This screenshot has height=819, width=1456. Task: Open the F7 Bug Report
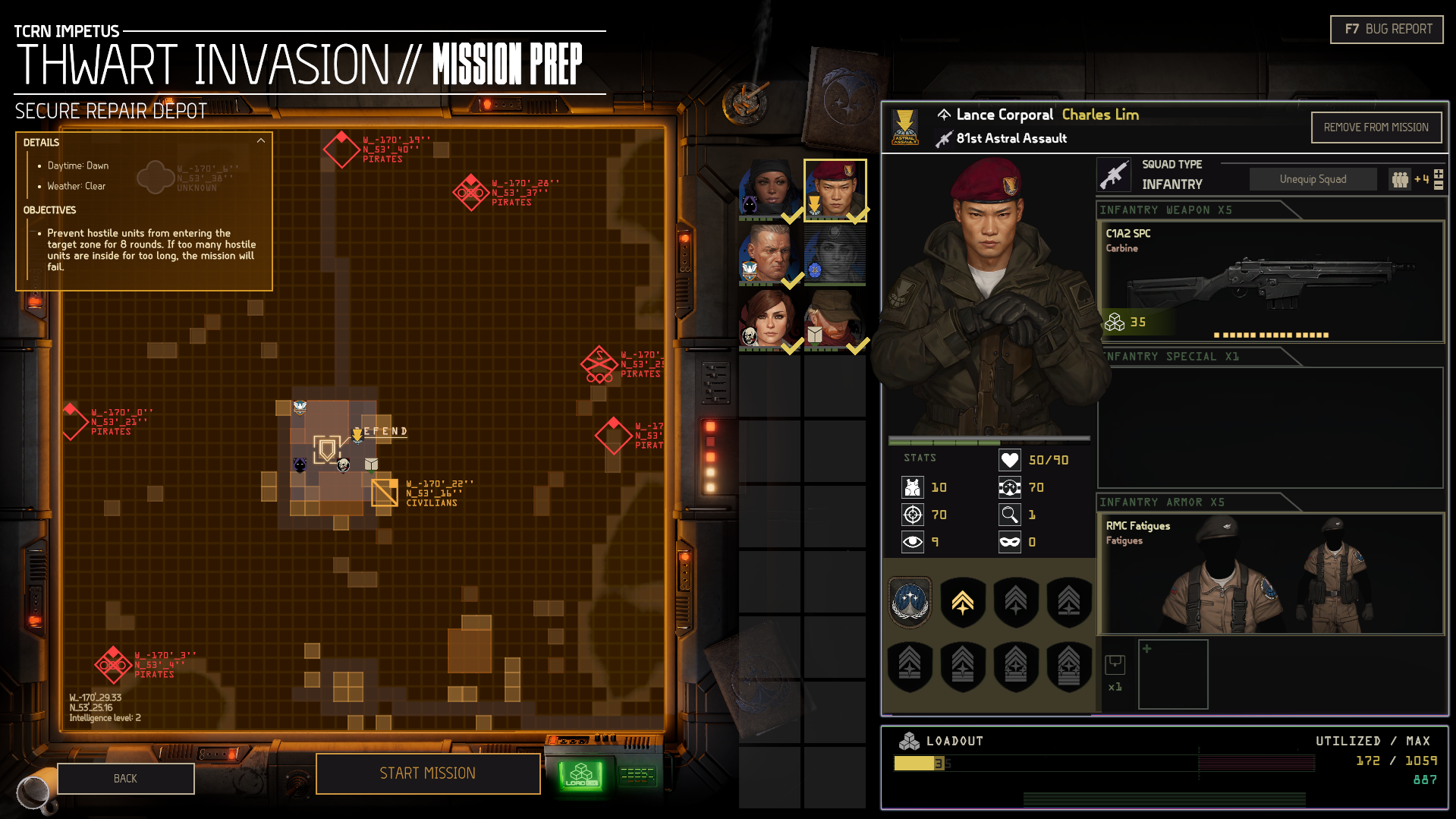[x=1386, y=30]
